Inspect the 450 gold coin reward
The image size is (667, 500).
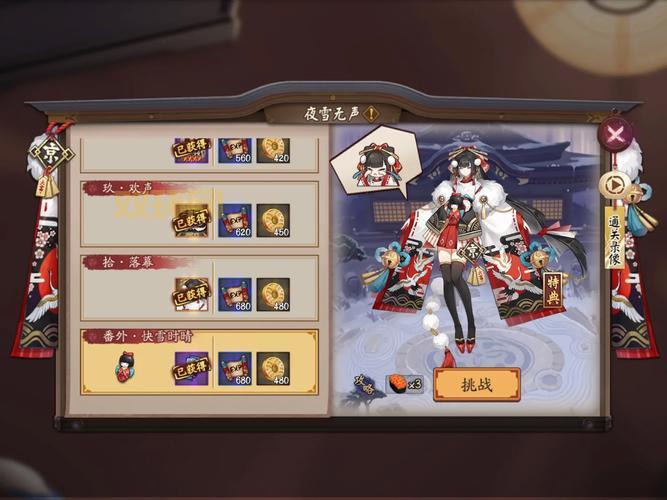273,220
